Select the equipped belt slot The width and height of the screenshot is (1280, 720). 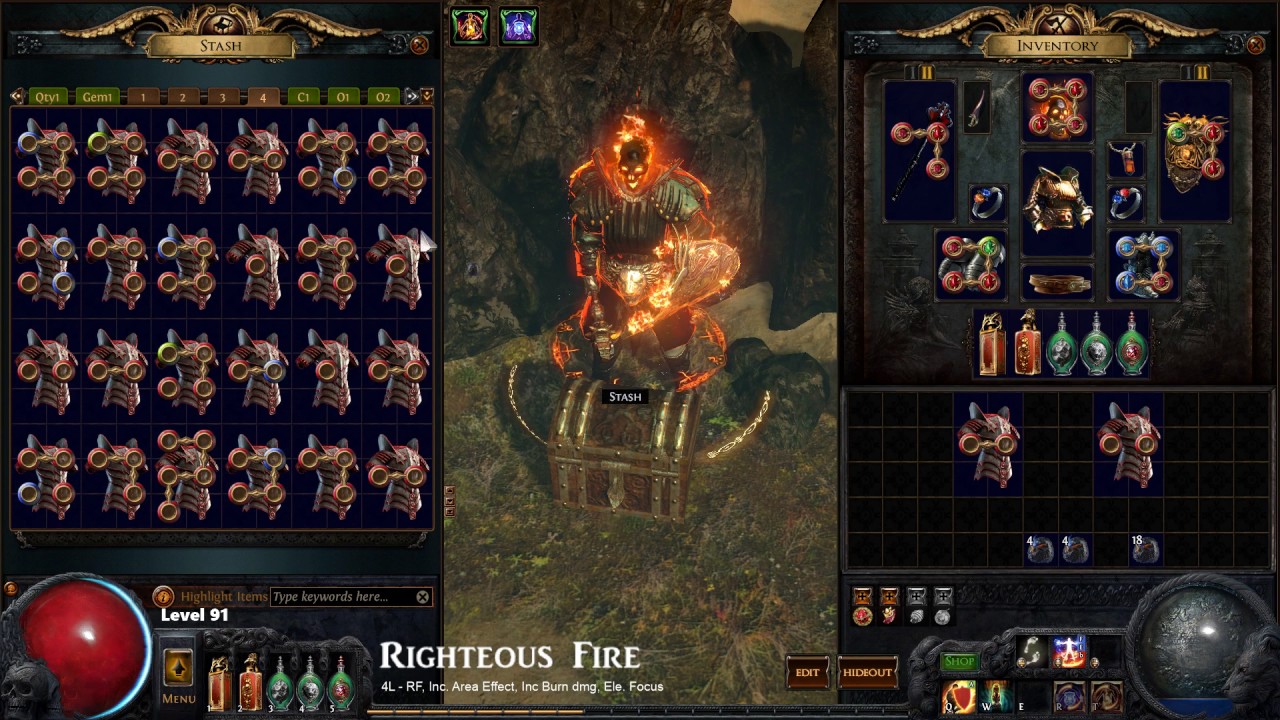tap(1057, 282)
